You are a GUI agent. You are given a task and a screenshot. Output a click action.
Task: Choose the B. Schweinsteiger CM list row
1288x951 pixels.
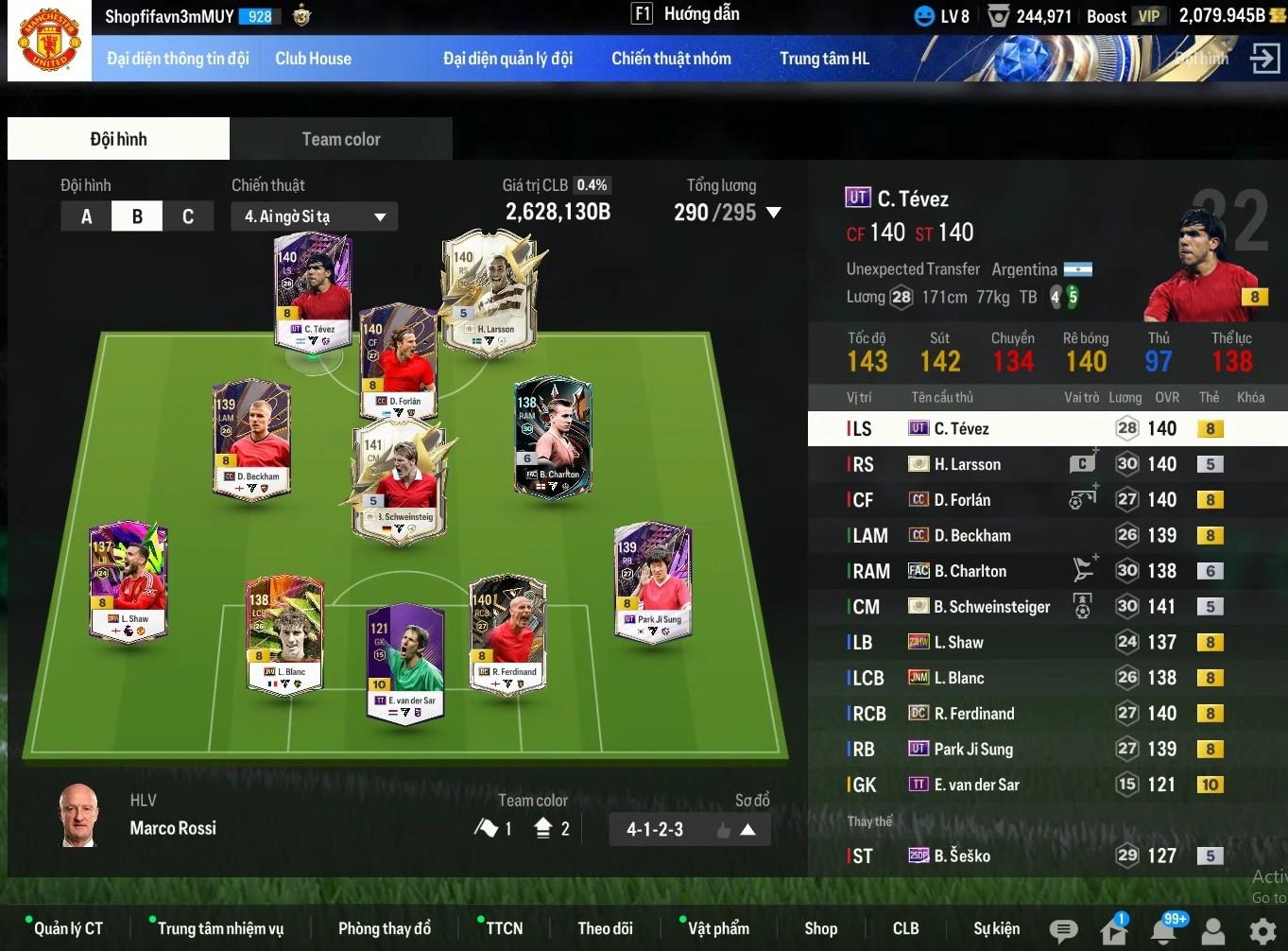pos(991,607)
